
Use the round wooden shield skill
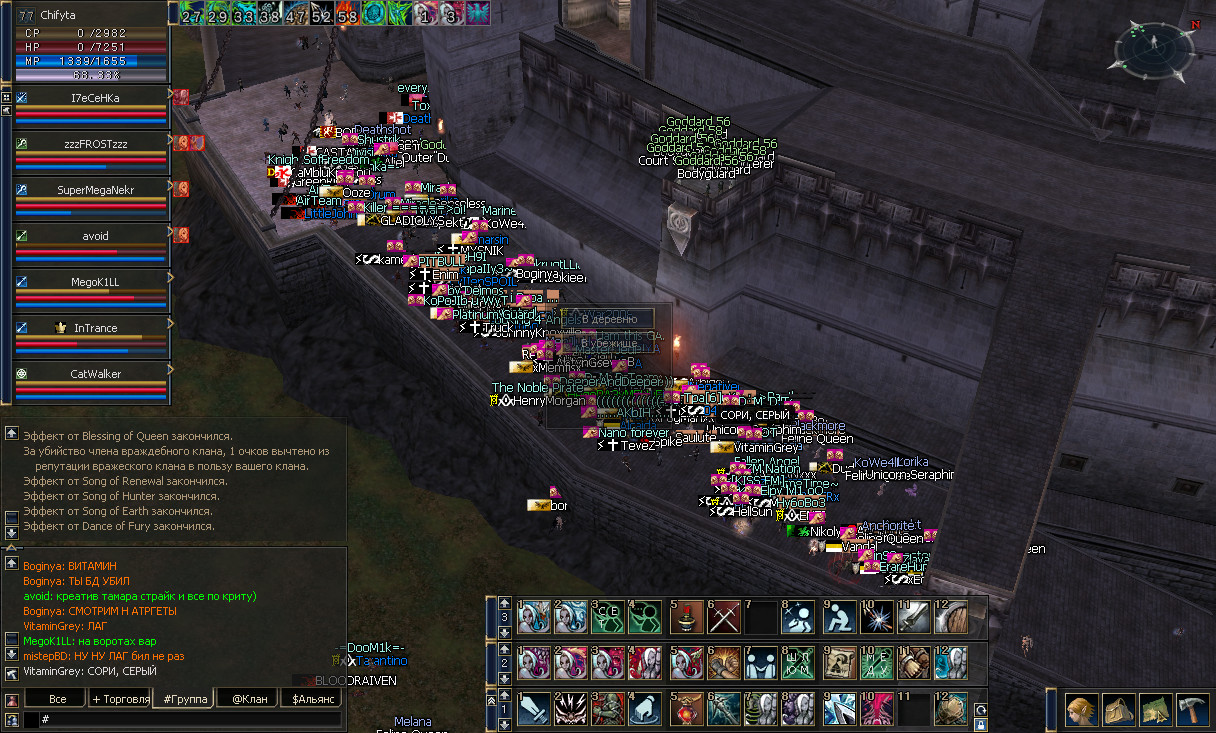[951, 617]
